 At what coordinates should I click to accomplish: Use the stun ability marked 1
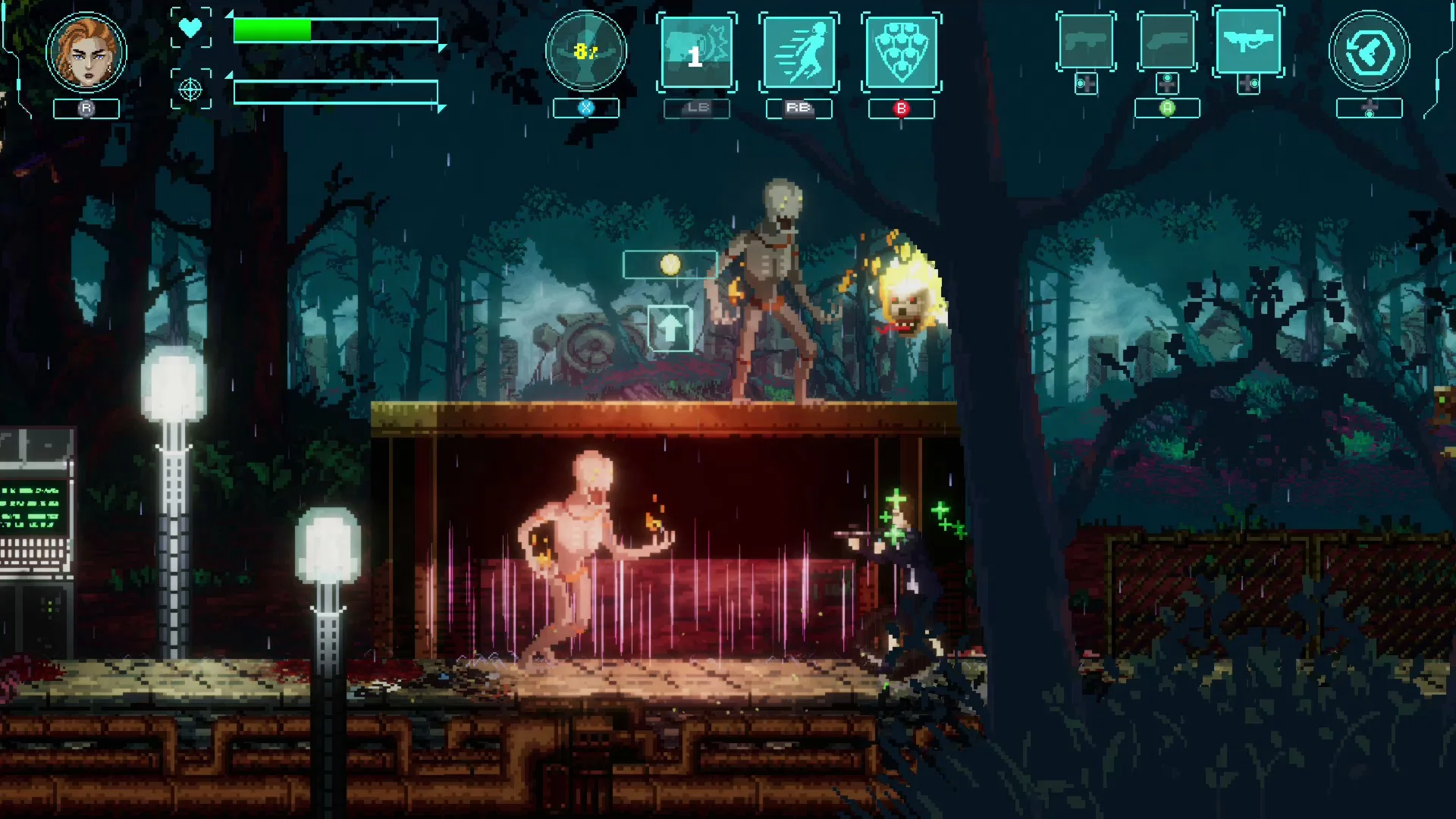pyautogui.click(x=696, y=52)
